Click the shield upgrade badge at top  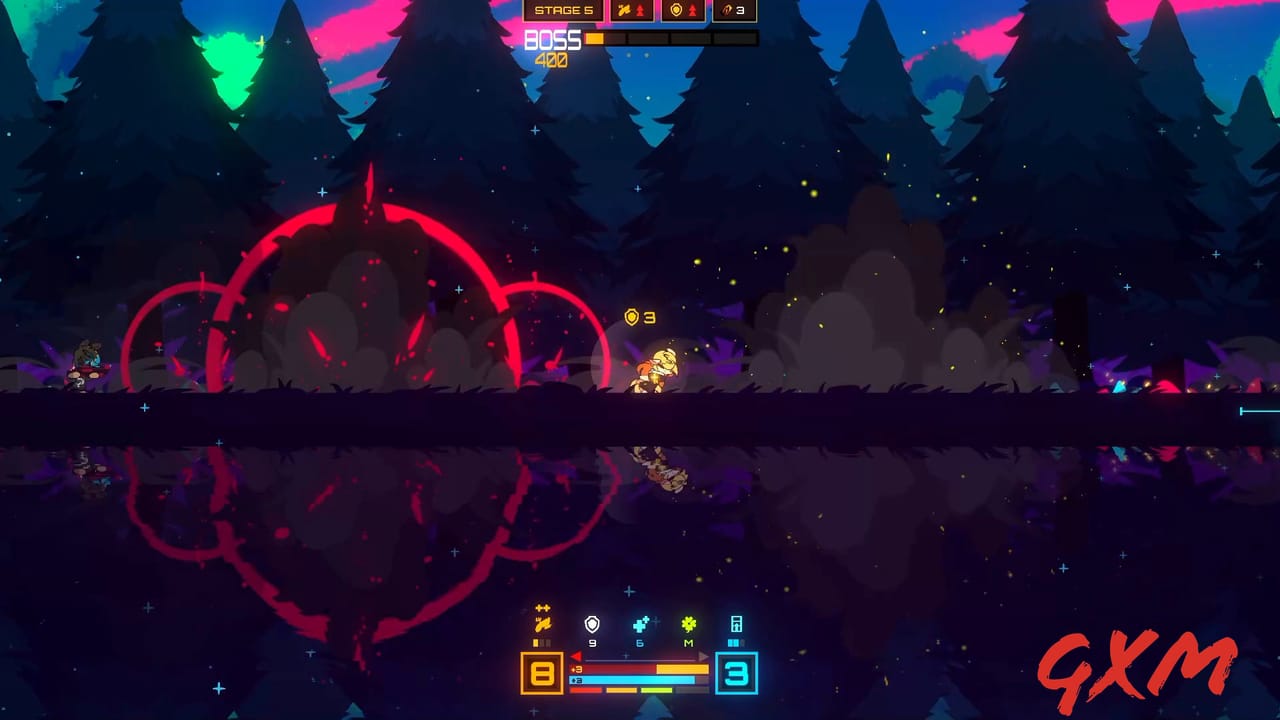(676, 10)
